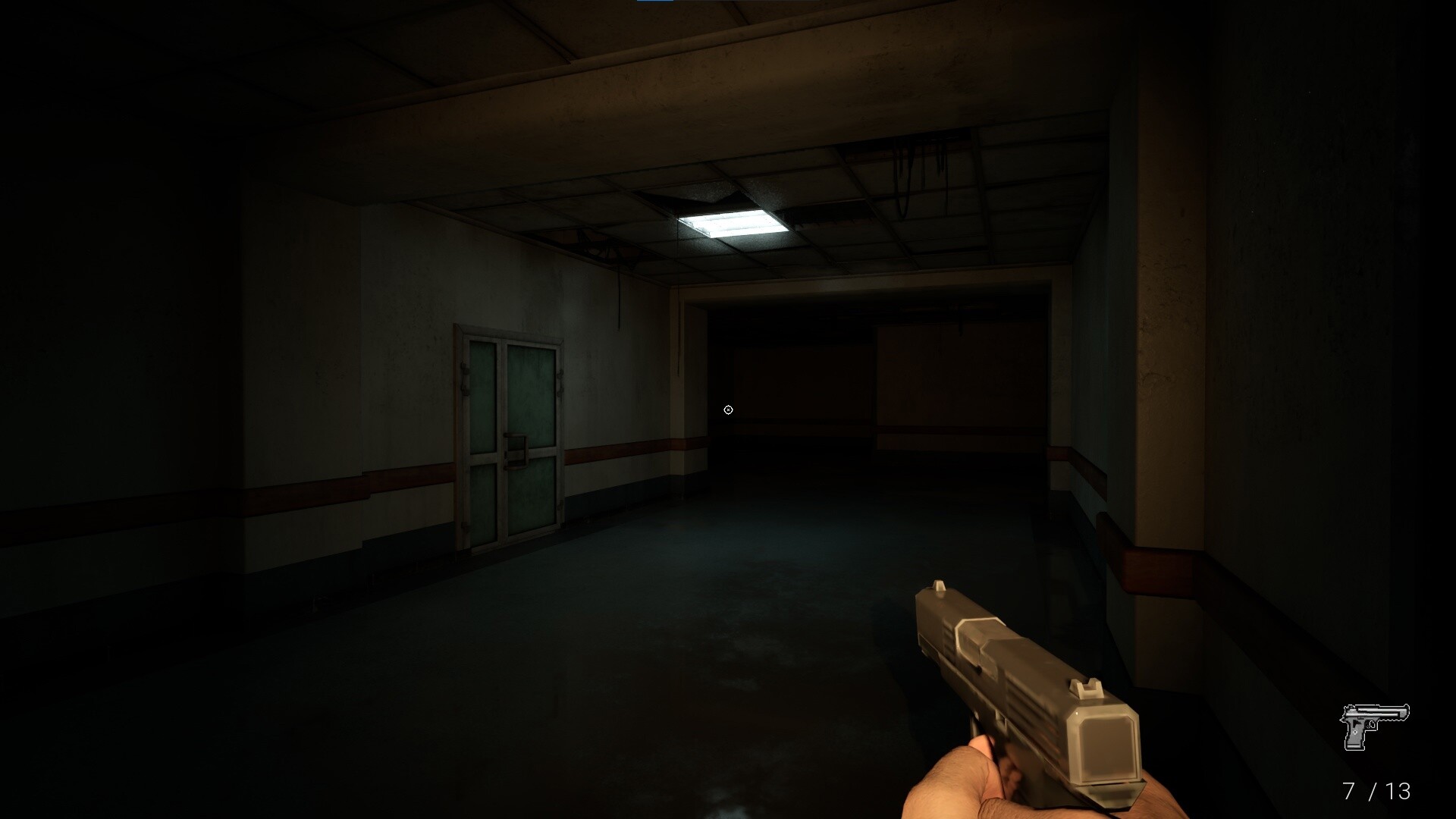Image resolution: width=1456 pixels, height=819 pixels.
Task: Click the crosshair reticle at screen center
Action: tap(728, 409)
